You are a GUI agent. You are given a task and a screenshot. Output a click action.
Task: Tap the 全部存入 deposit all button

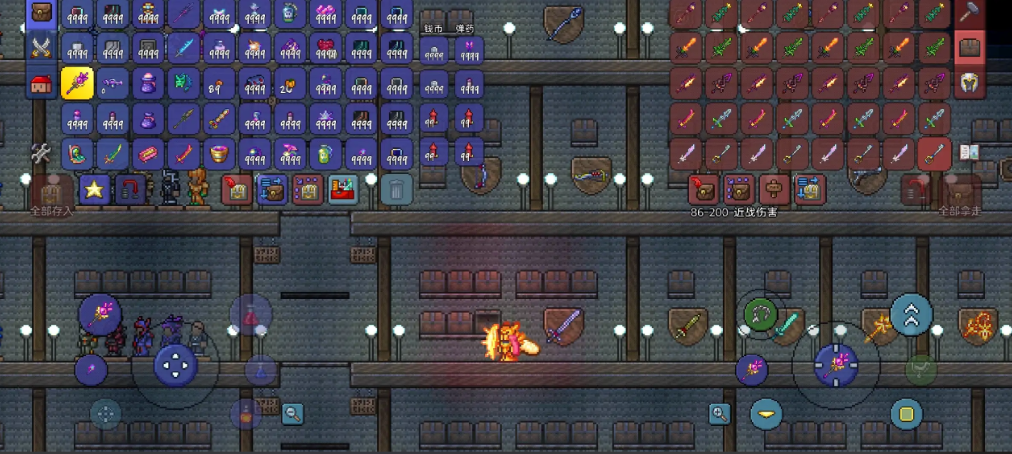click(x=52, y=193)
